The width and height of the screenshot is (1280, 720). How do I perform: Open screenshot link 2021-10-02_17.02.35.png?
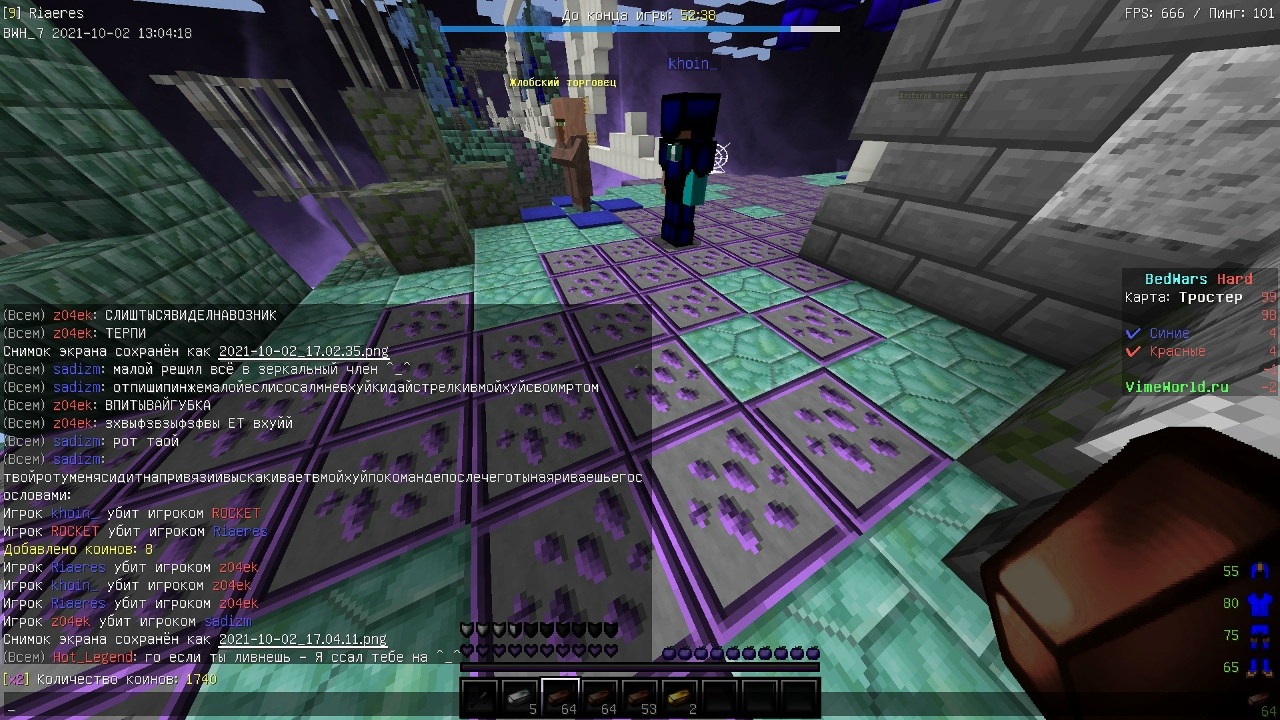[303, 351]
